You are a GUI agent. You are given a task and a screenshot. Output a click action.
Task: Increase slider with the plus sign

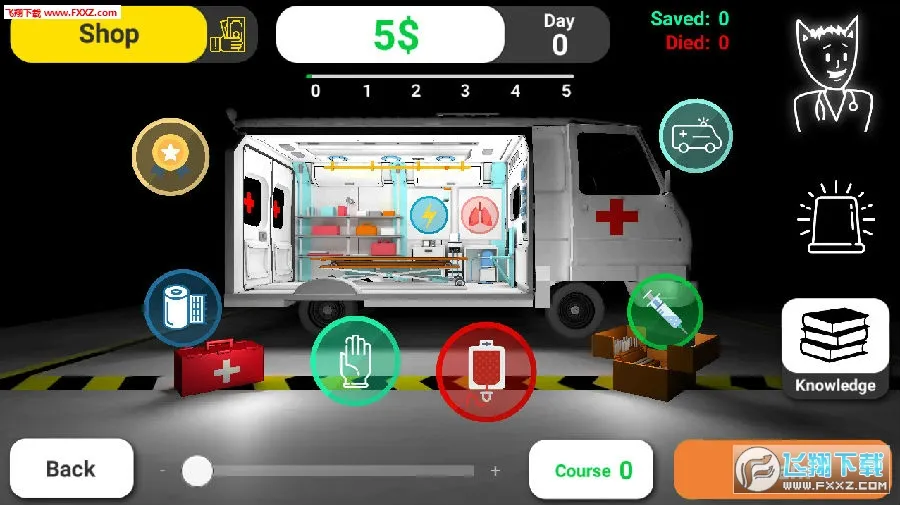point(495,470)
